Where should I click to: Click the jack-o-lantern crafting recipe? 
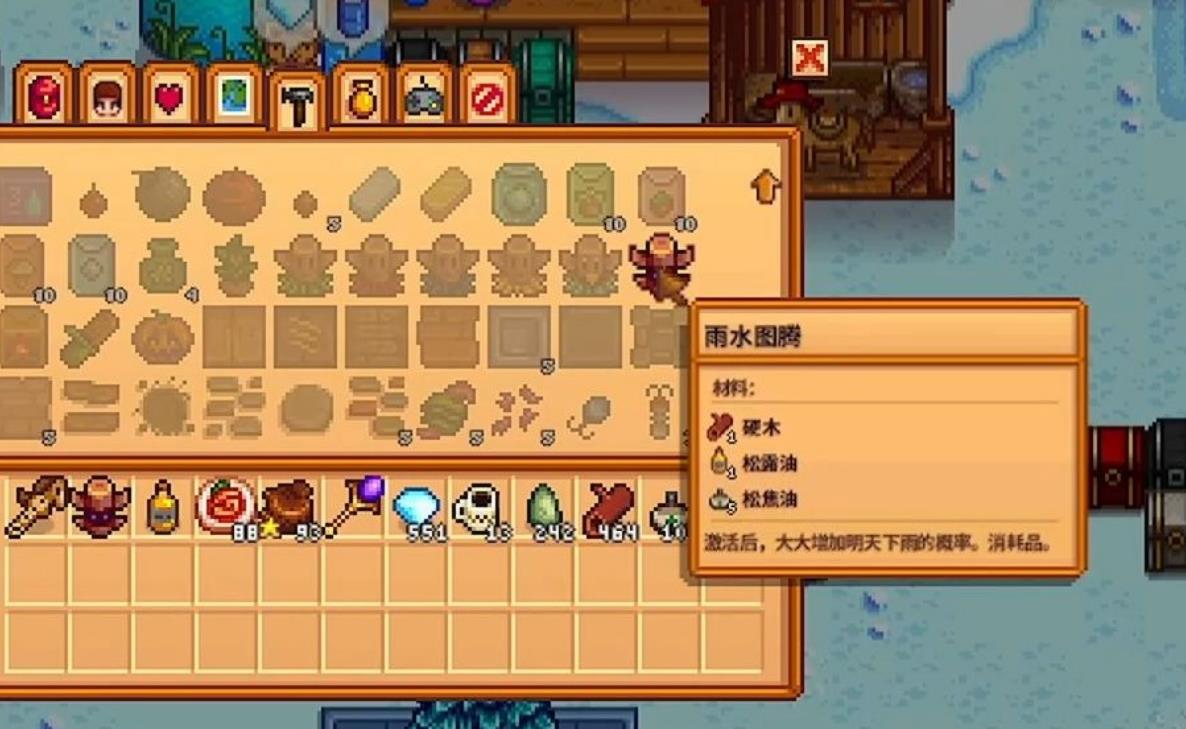[x=162, y=337]
